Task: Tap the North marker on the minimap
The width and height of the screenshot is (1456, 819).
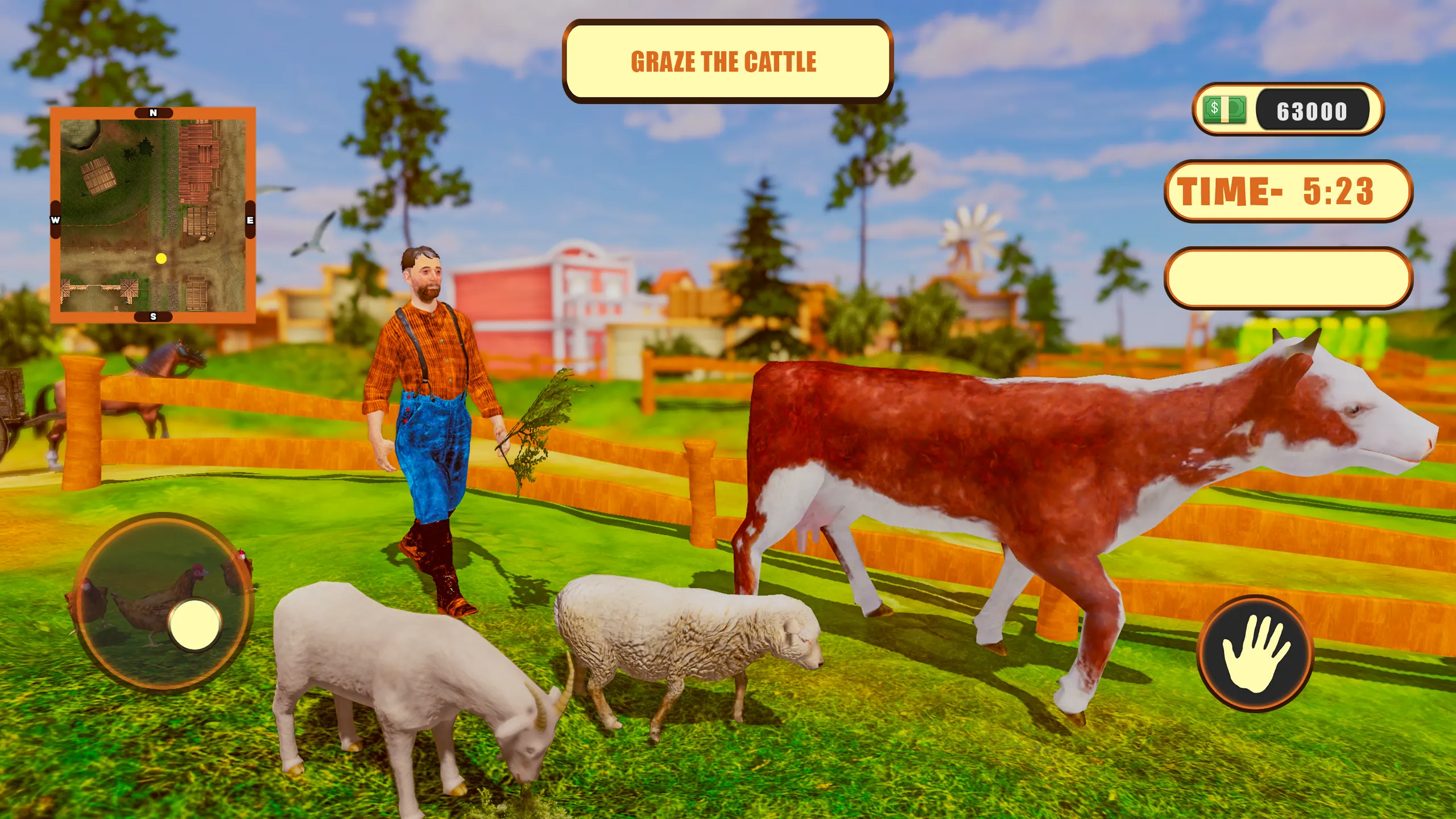Action: (x=152, y=113)
